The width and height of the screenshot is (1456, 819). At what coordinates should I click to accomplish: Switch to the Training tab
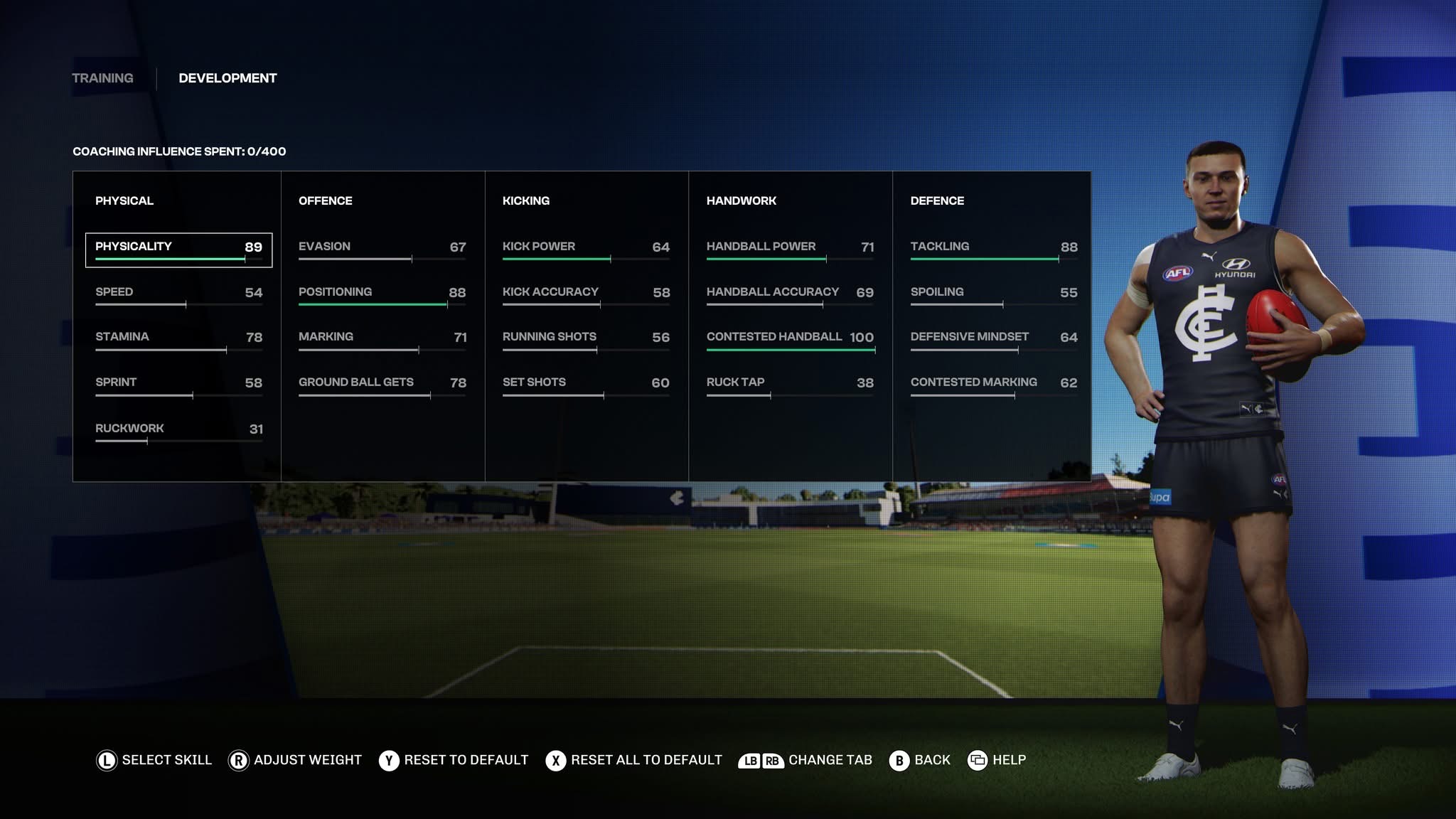tap(102, 78)
